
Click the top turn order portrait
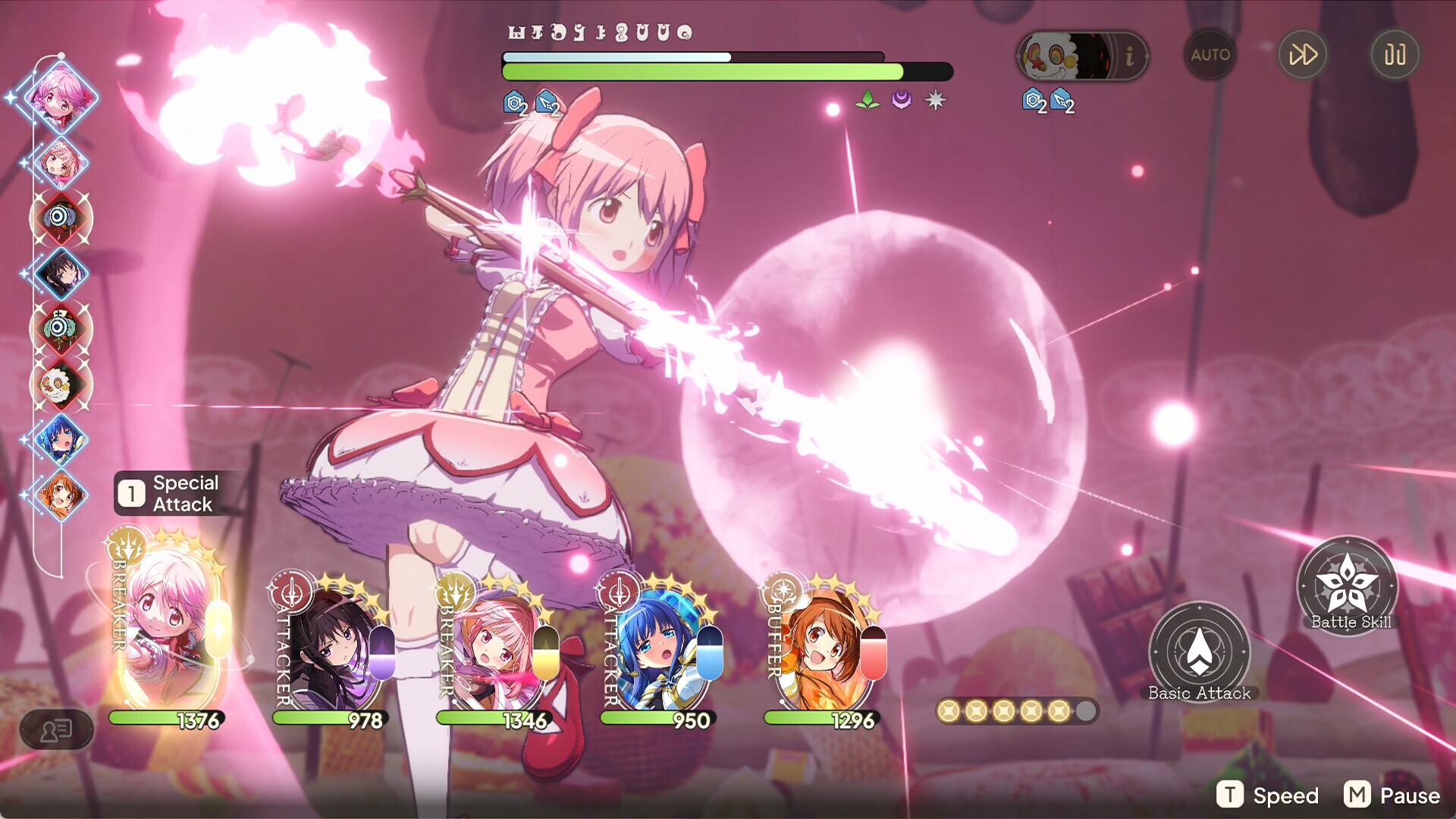pos(61,97)
